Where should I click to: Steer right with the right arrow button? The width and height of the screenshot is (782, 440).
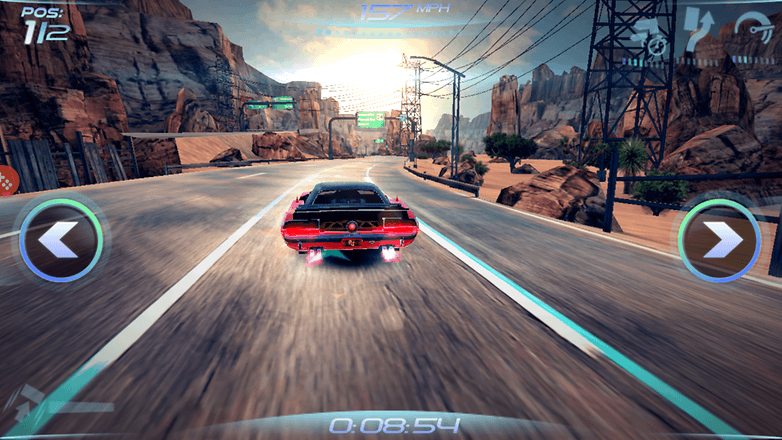(719, 240)
